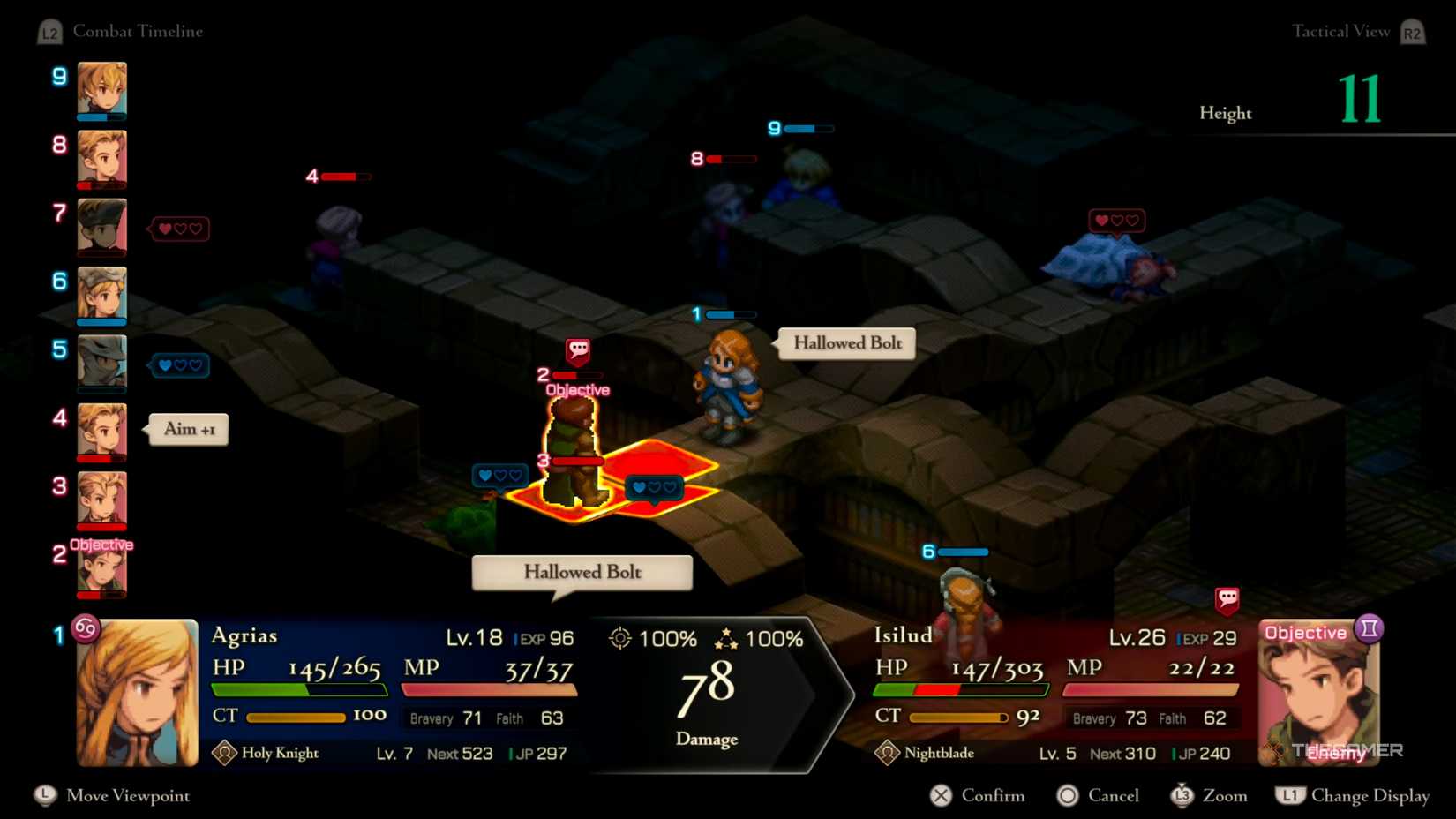Viewport: 1456px width, 819px height.
Task: Click the speech bubble icon near Isilud
Action: click(x=1227, y=597)
